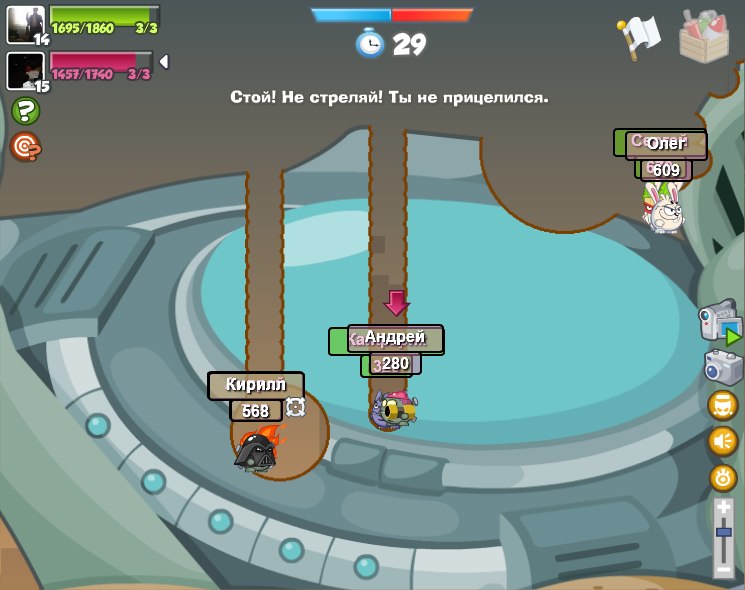This screenshot has height=590, width=745.
Task: Toggle sound with the speaker button
Action: pyautogui.click(x=723, y=441)
